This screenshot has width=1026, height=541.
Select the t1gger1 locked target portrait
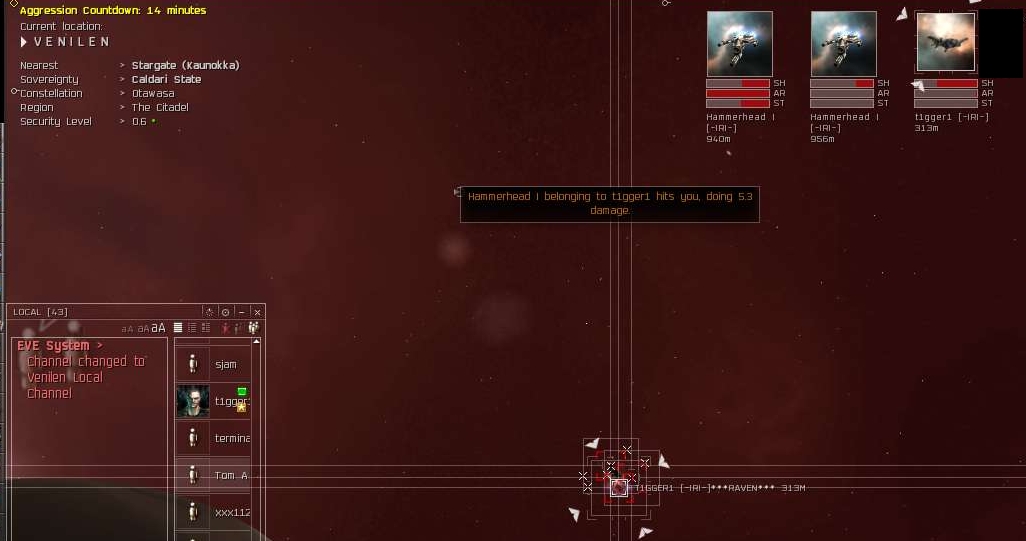tap(945, 43)
